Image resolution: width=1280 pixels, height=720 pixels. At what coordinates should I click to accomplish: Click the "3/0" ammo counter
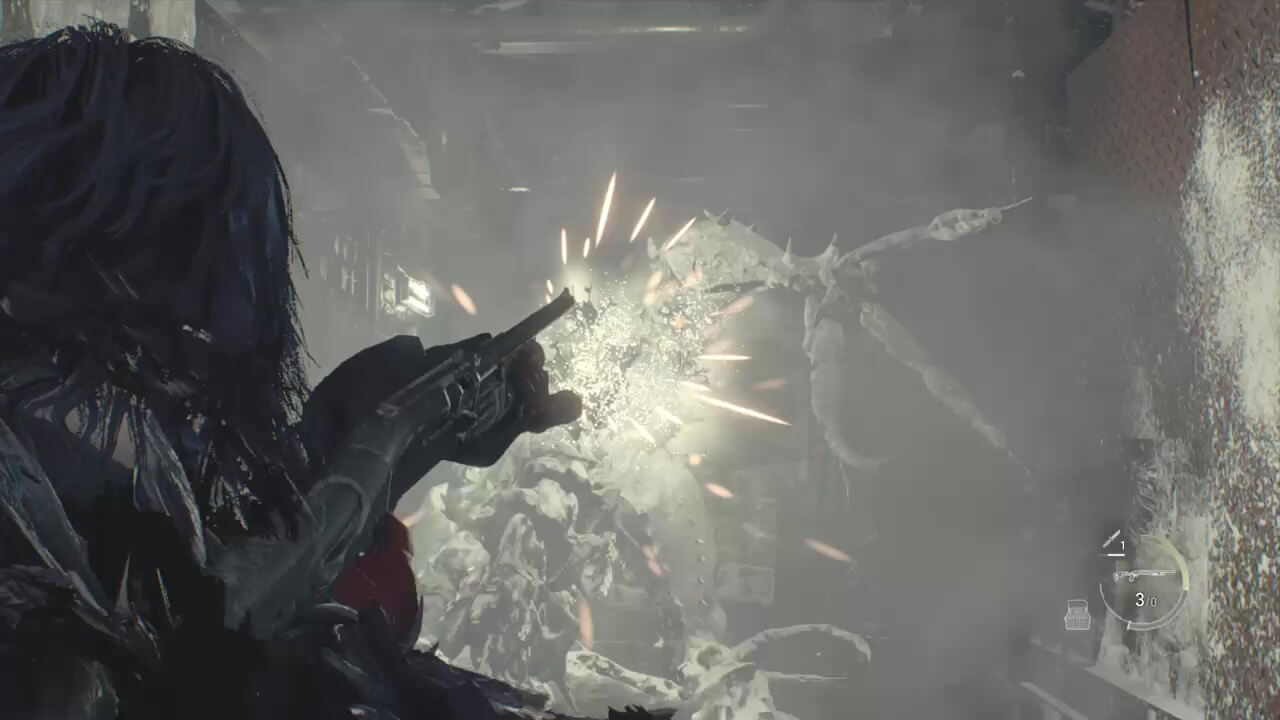click(1146, 599)
